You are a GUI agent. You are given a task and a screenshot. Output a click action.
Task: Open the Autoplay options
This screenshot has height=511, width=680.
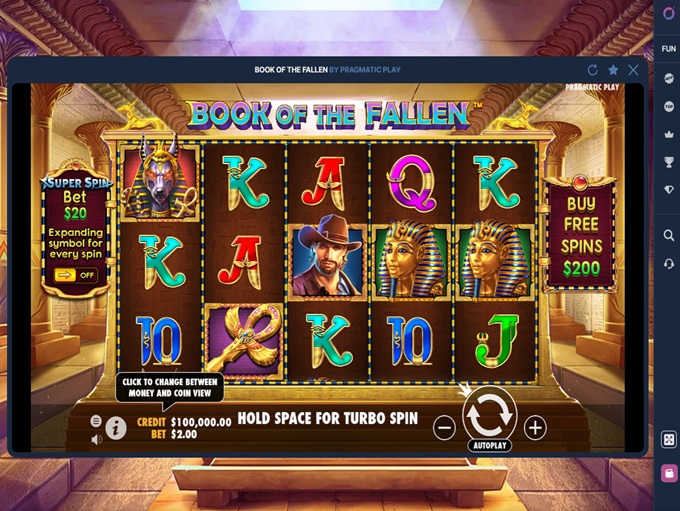click(489, 446)
